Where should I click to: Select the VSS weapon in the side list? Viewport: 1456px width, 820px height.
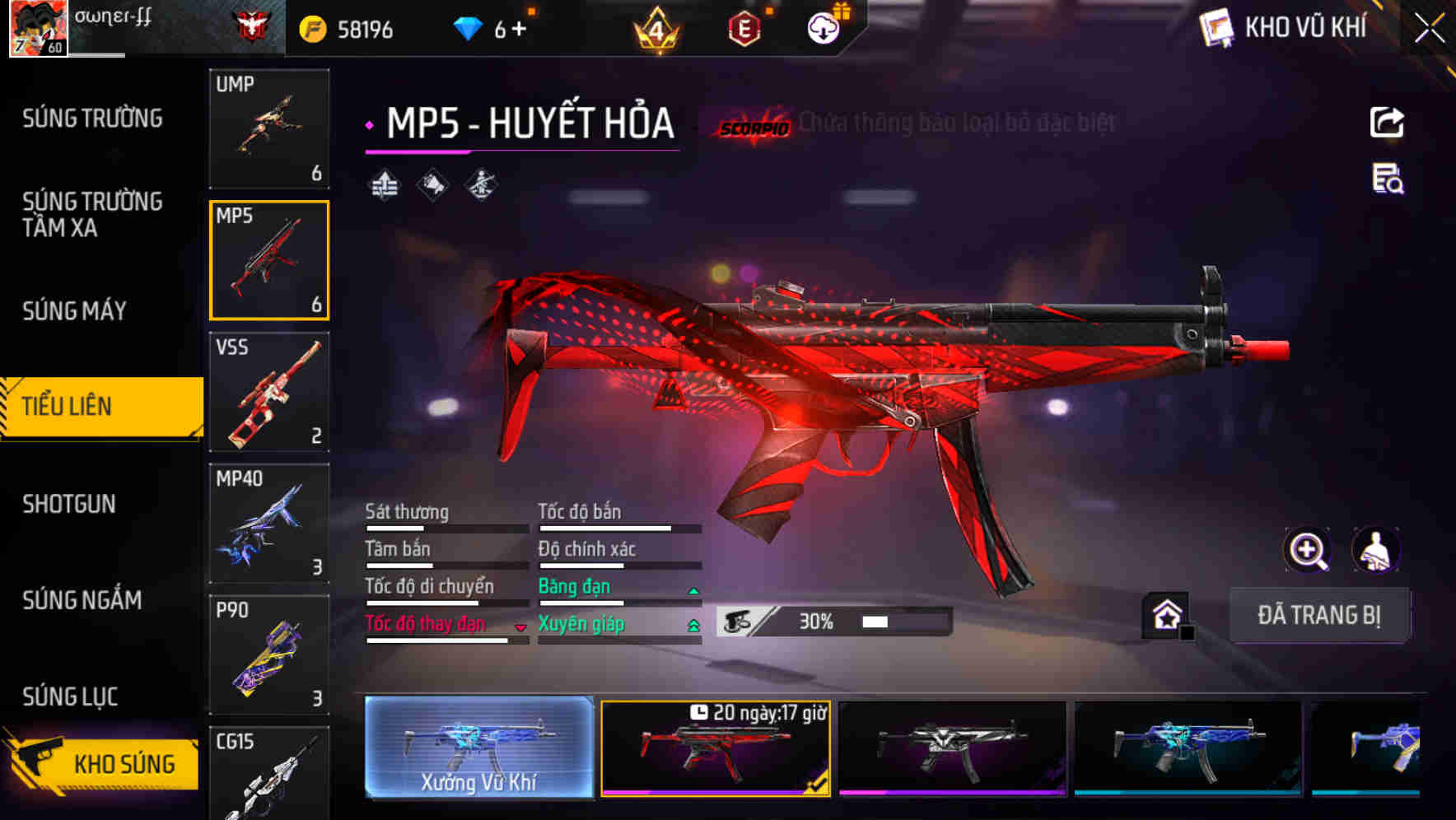click(x=269, y=393)
